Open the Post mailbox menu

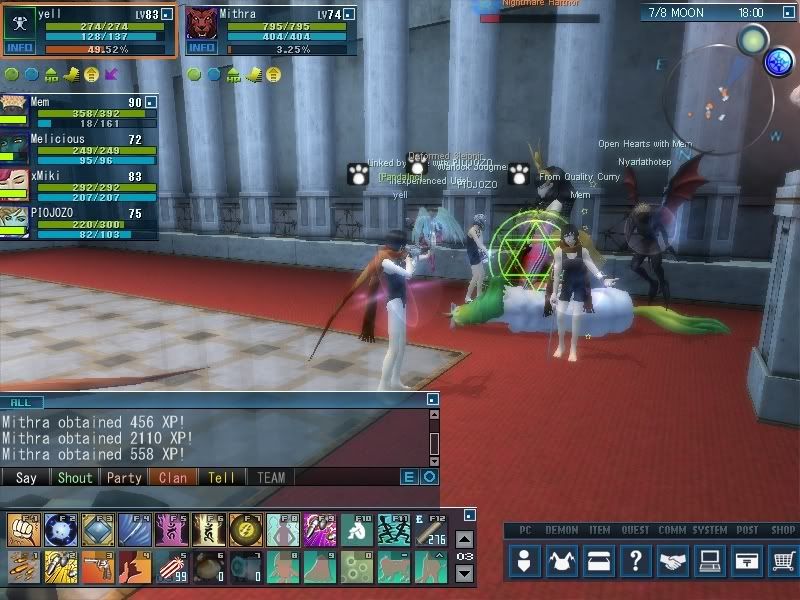746,561
